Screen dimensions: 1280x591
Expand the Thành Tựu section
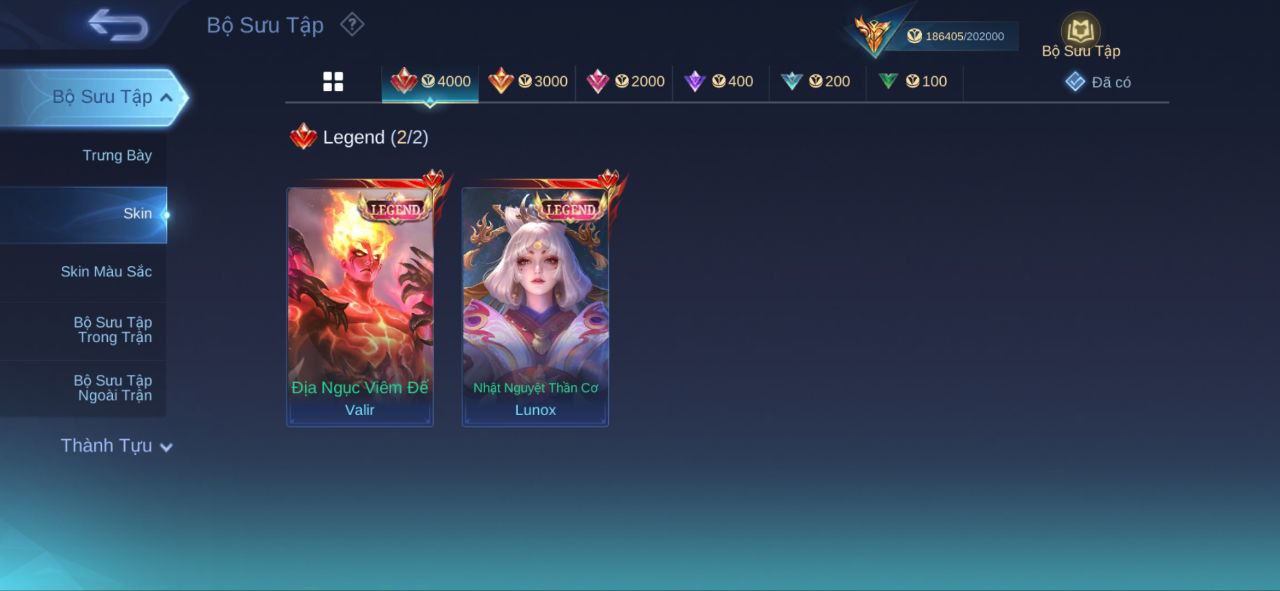[116, 446]
